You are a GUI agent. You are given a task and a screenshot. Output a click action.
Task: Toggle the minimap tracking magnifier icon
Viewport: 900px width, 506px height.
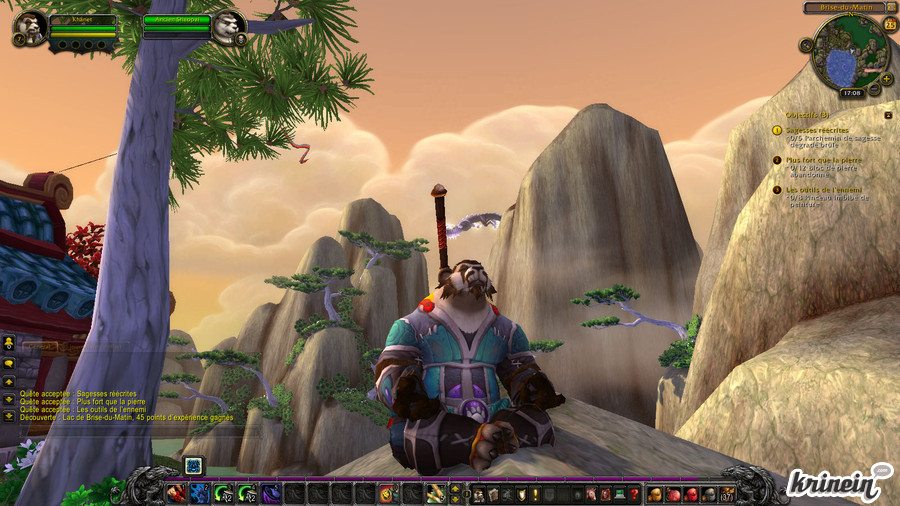point(806,45)
